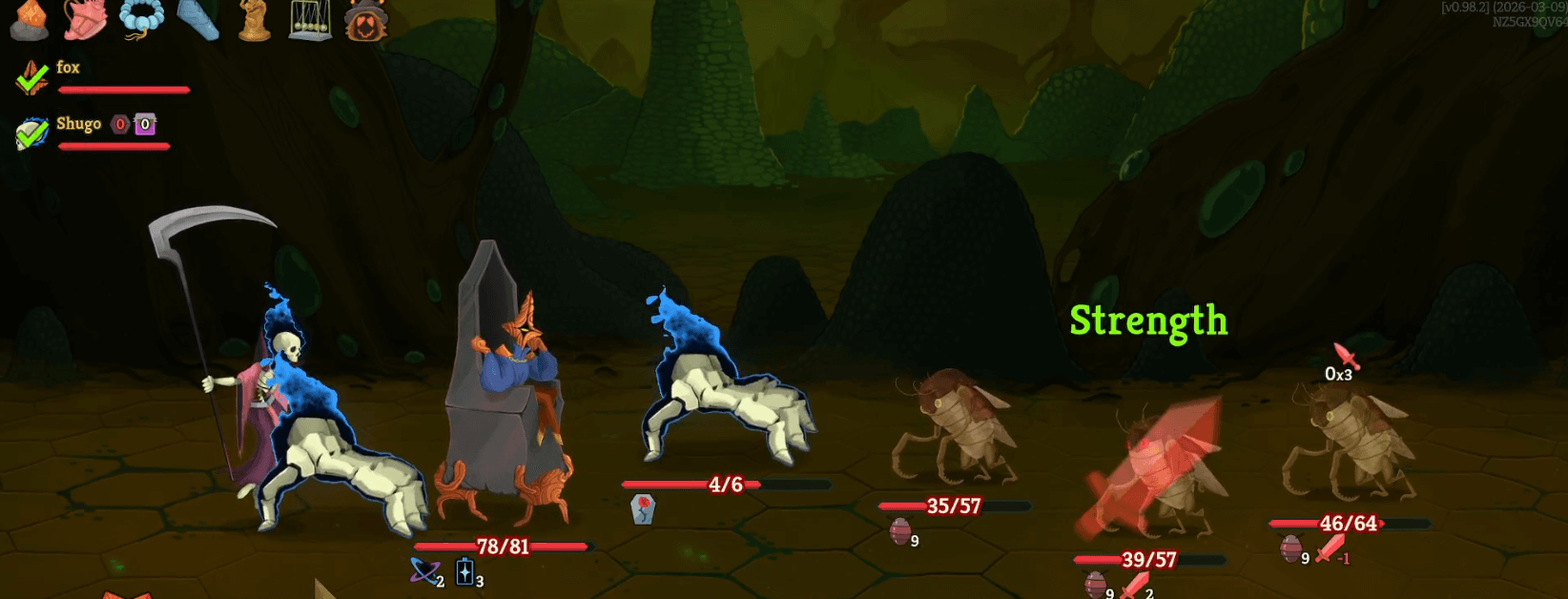This screenshot has width=1568, height=599.
Task: Inspect the orange crystal on rock relic
Action: point(28,20)
